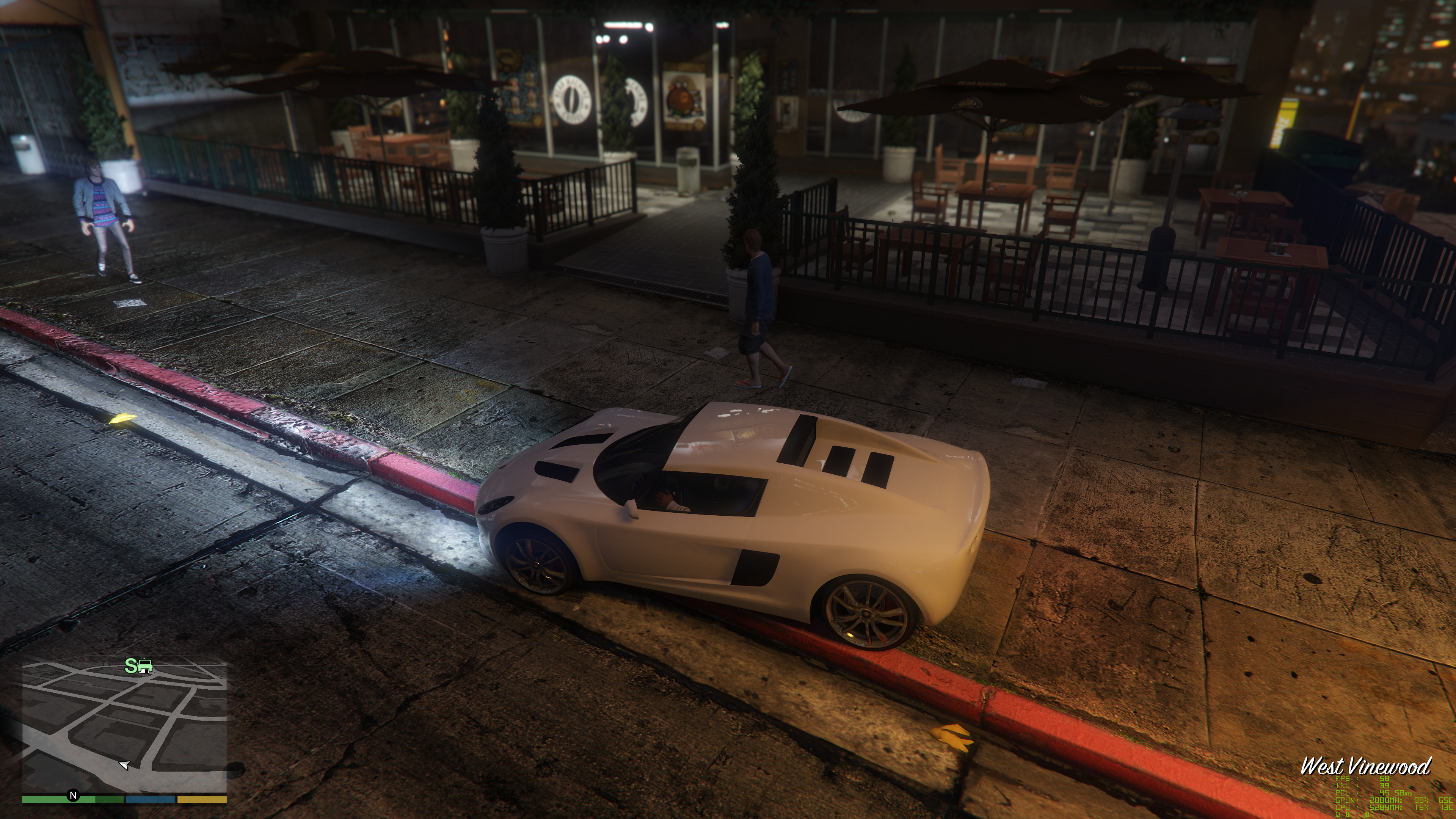Select the white player arrow on minimap

pyautogui.click(x=124, y=765)
